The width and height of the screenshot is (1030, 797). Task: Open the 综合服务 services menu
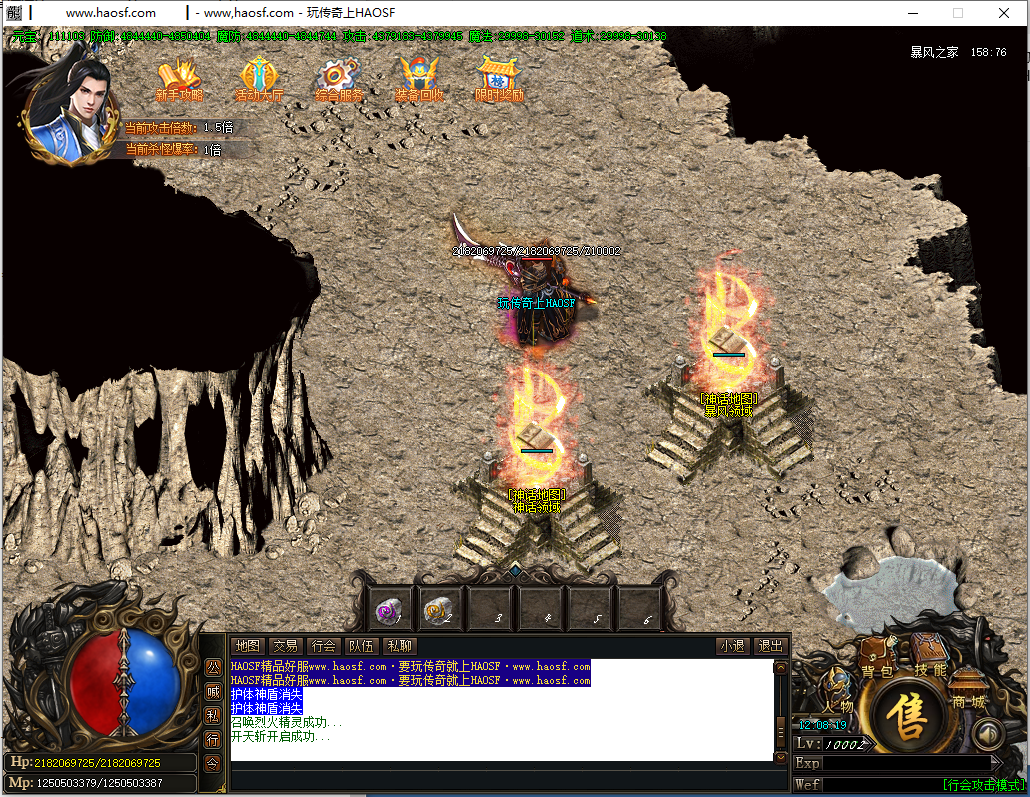point(338,80)
